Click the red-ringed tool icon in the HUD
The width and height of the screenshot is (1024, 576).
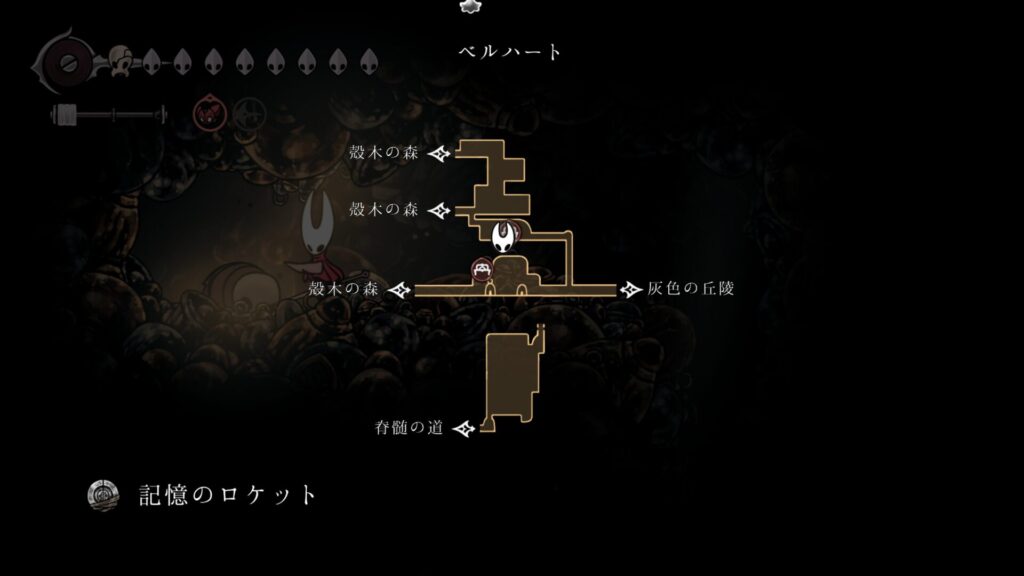pos(208,113)
